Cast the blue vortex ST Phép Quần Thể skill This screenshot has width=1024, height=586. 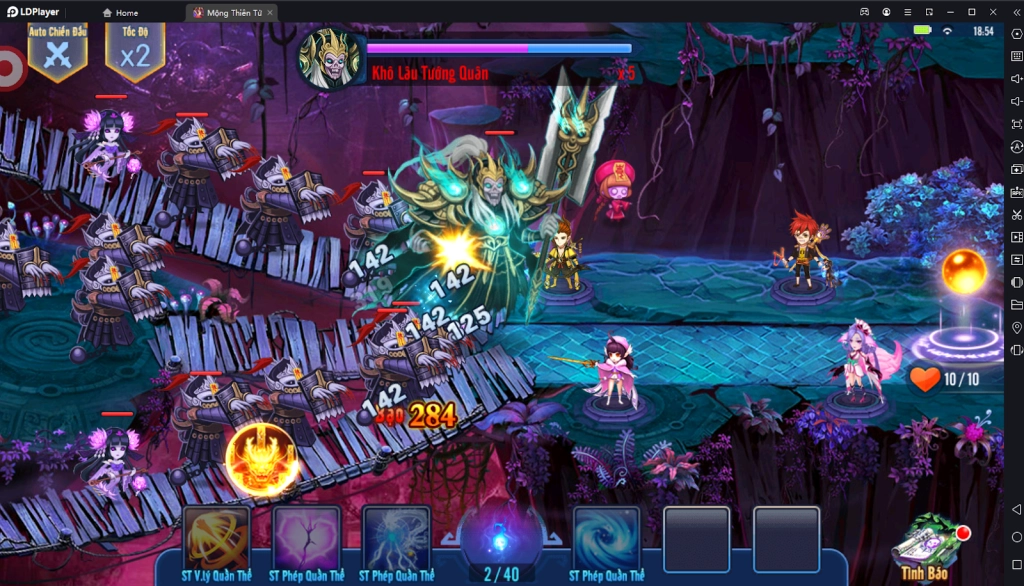pyautogui.click(x=607, y=539)
